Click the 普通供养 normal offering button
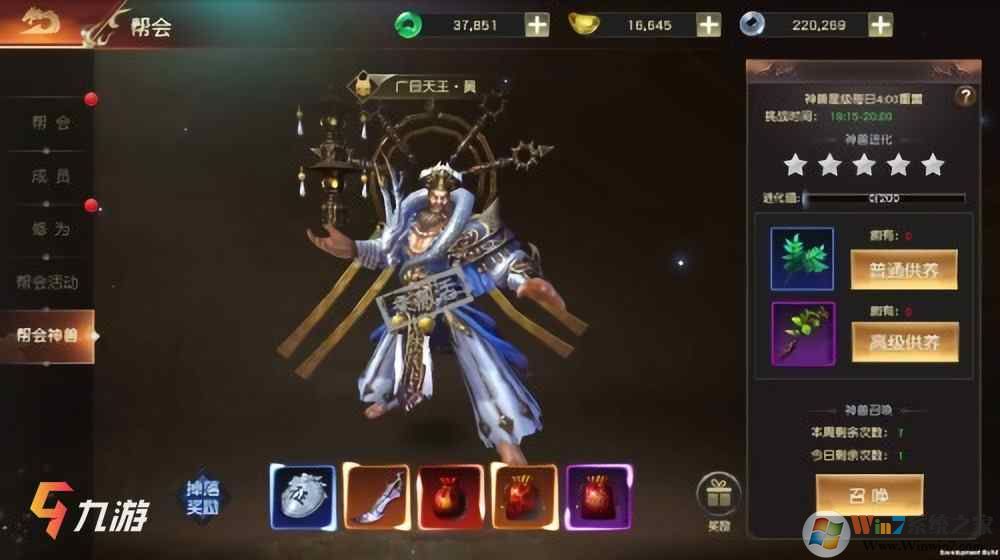The image size is (1000, 560). 904,269
